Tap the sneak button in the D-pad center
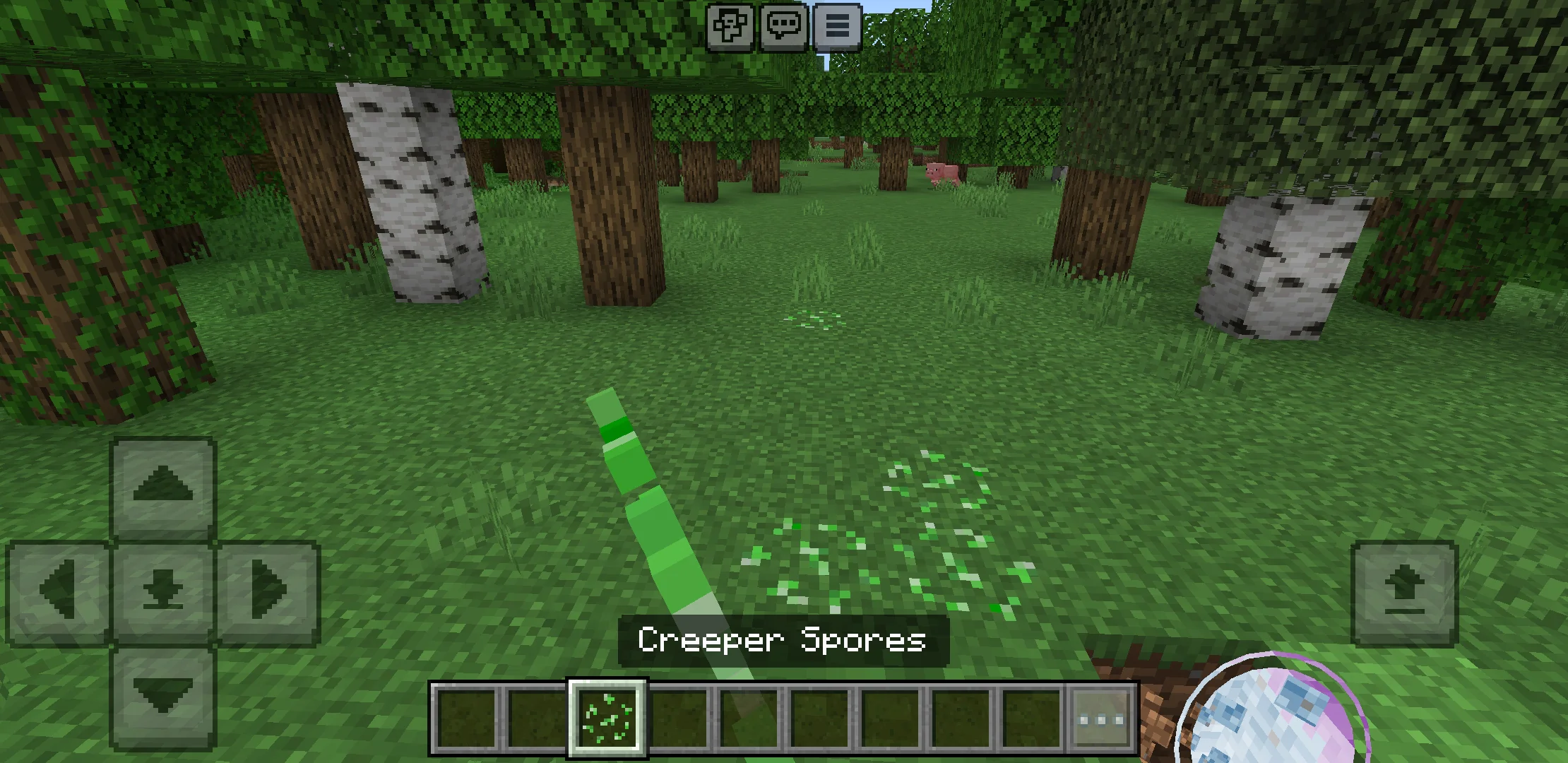This screenshot has width=1568, height=763. tap(164, 588)
